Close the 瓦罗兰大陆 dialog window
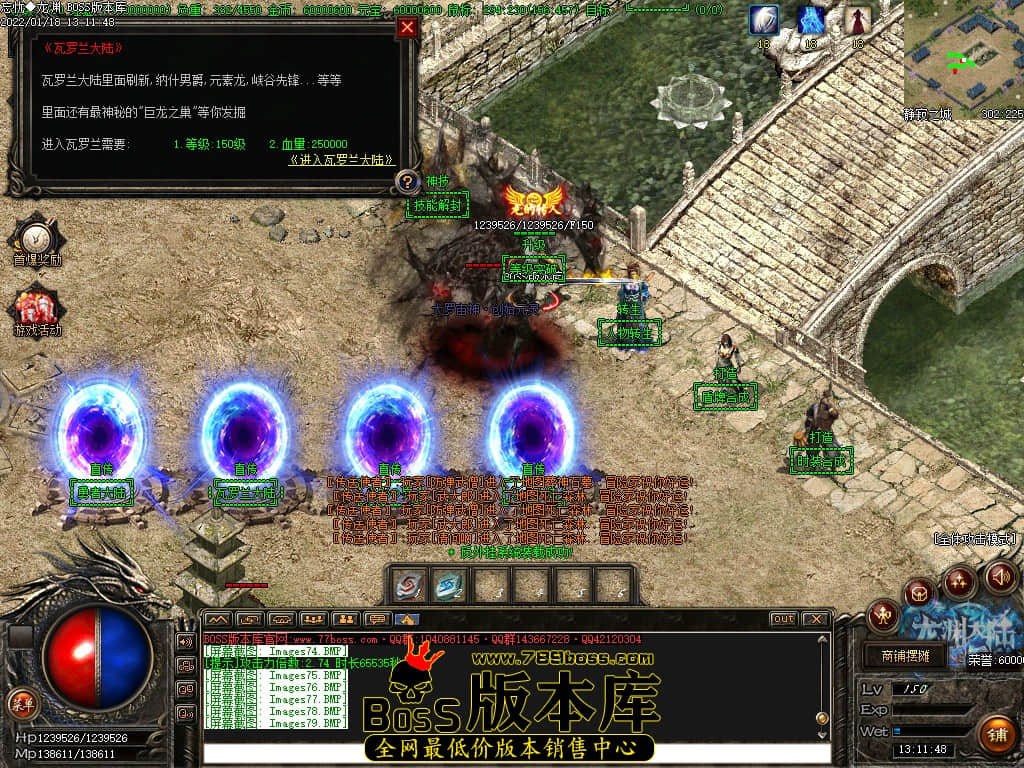1024x768 pixels. pyautogui.click(x=407, y=28)
